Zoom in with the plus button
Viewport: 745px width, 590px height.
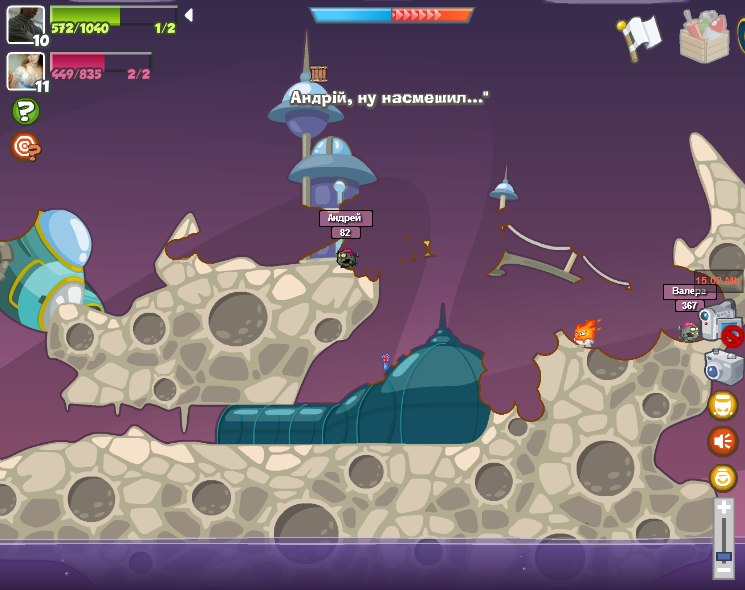click(723, 509)
